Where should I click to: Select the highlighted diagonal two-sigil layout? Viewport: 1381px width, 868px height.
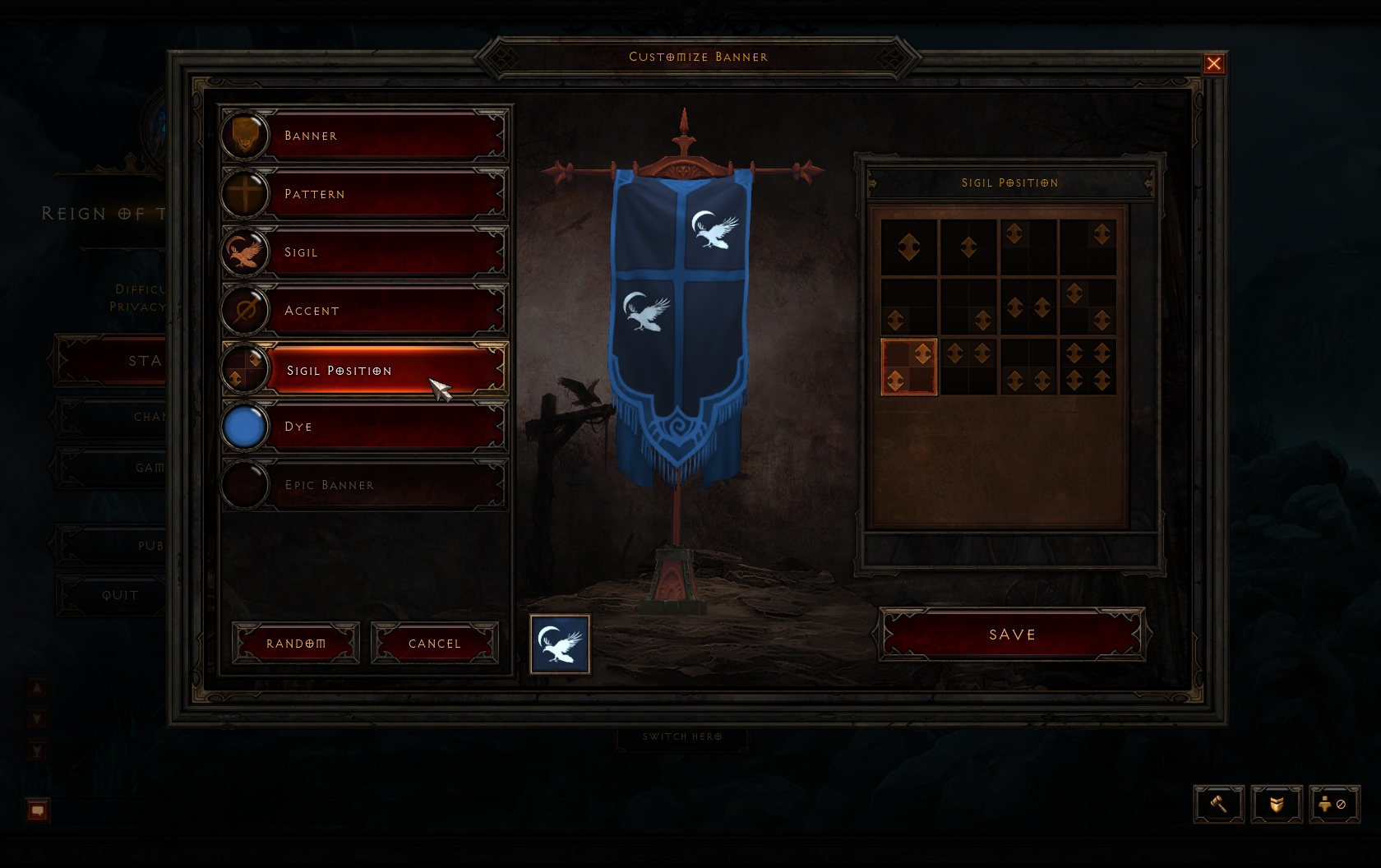coord(909,367)
